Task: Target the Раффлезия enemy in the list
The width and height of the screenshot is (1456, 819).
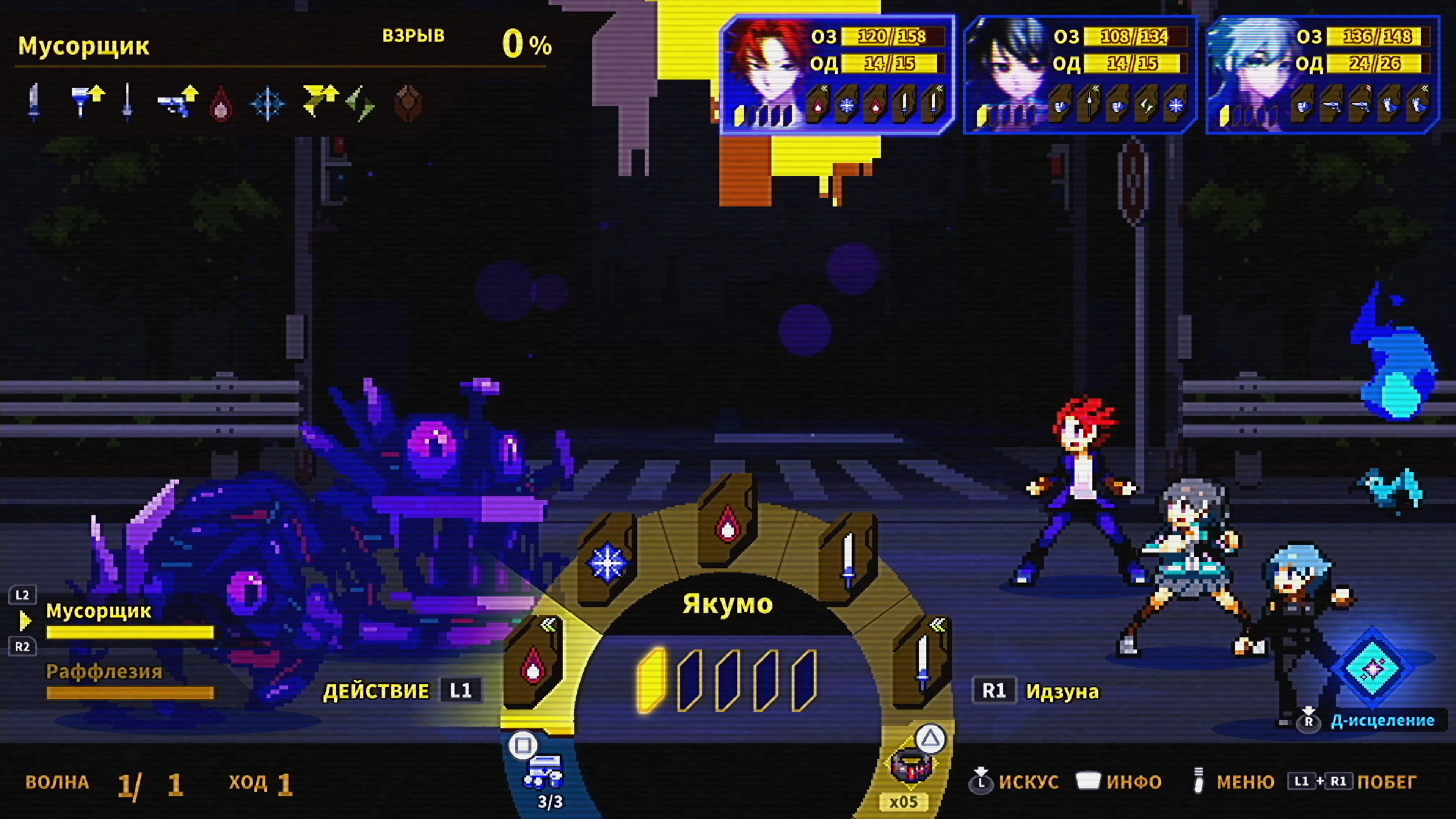Action: click(x=104, y=672)
